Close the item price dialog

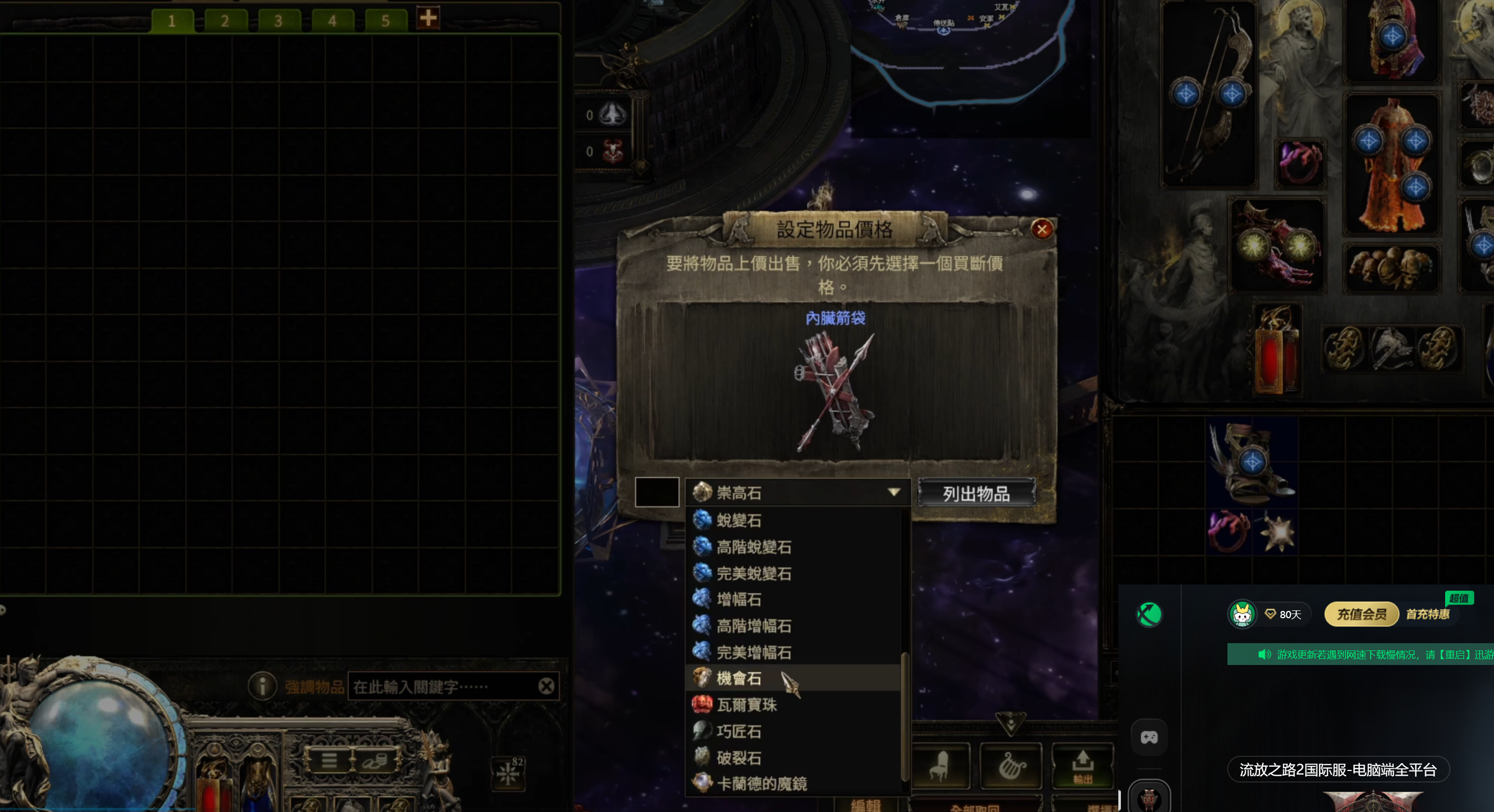pyautogui.click(x=1041, y=230)
